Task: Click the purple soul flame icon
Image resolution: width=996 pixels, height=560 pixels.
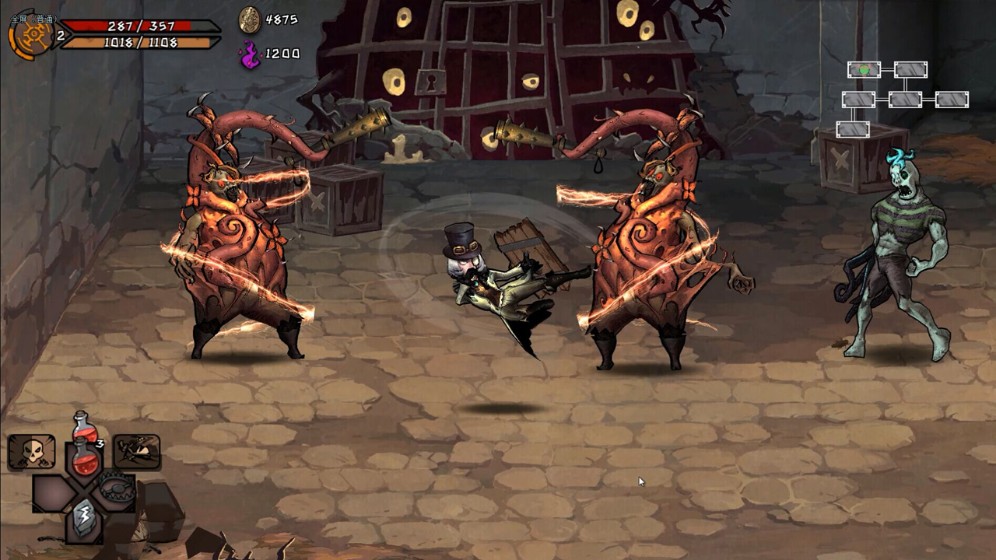Action: 249,53
